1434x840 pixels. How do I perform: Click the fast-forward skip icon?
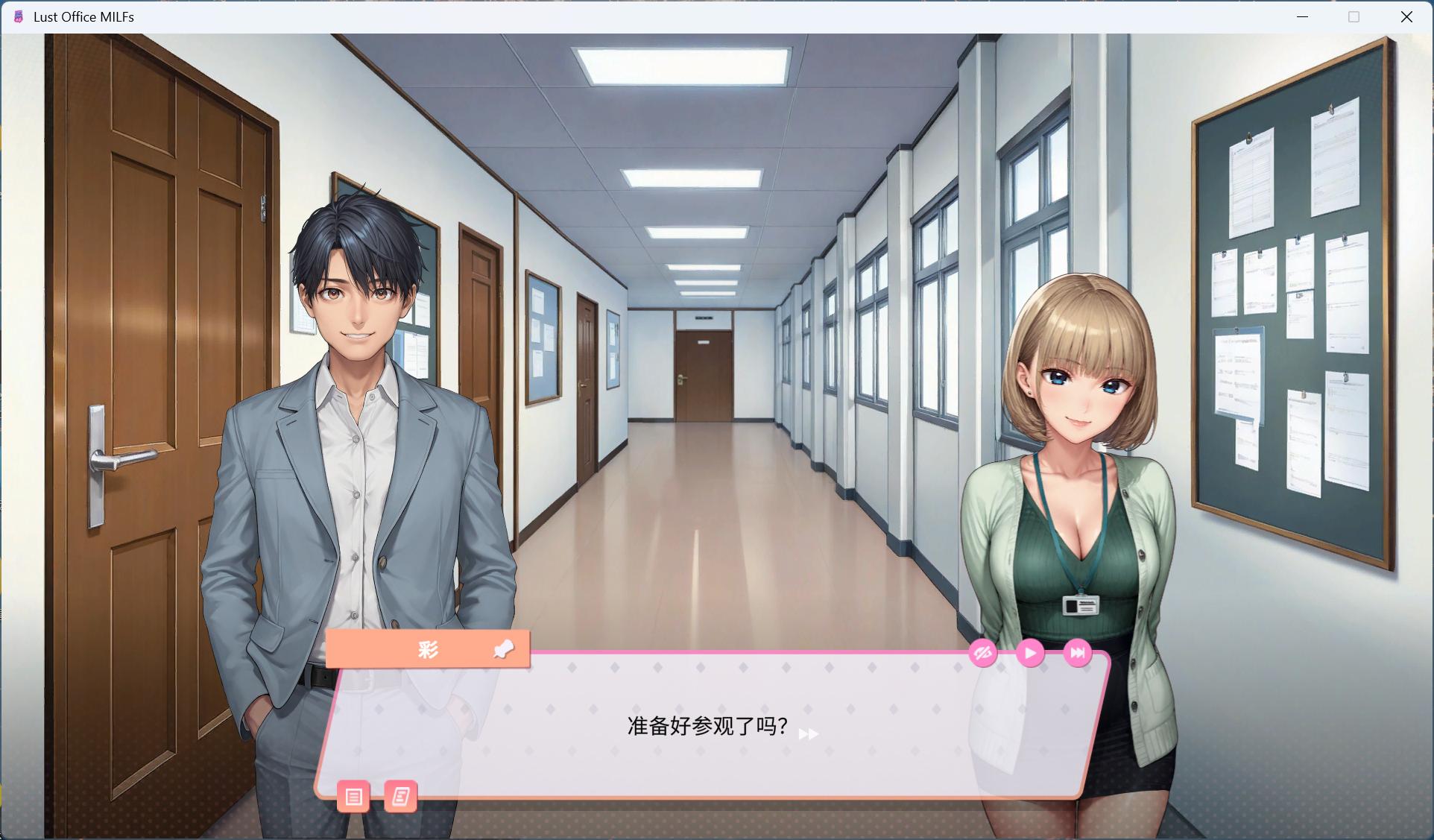(1077, 653)
